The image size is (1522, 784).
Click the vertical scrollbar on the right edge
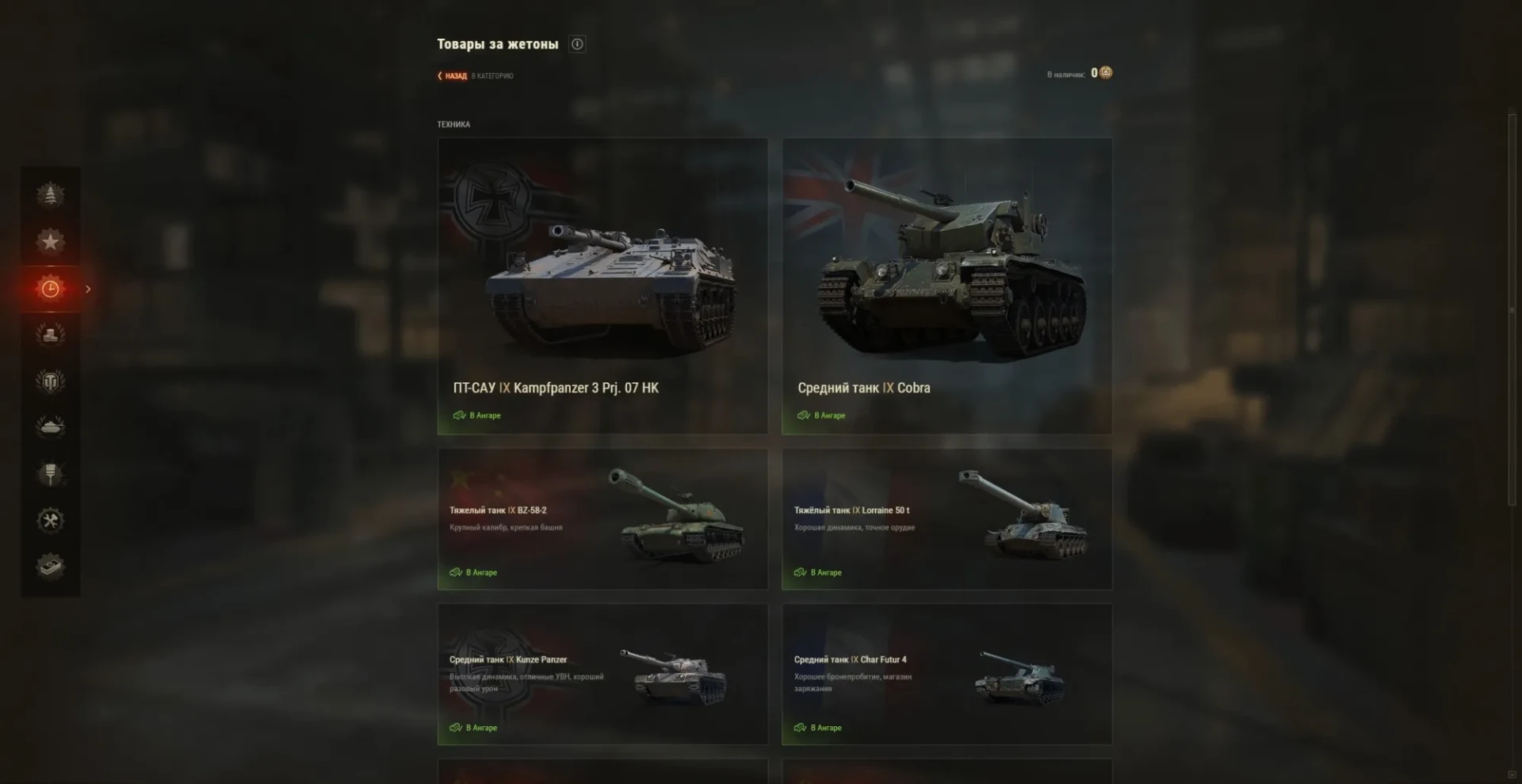click(1512, 309)
